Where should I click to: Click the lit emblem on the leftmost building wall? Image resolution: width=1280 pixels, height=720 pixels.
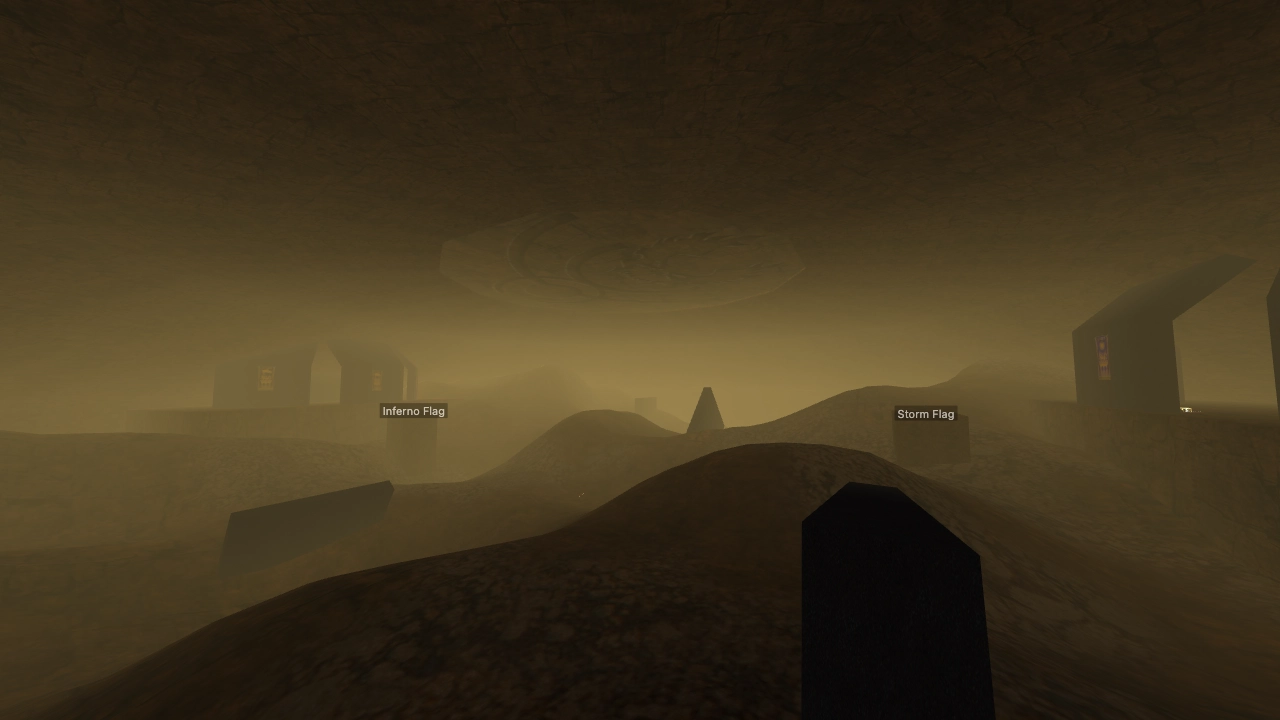pos(266,378)
